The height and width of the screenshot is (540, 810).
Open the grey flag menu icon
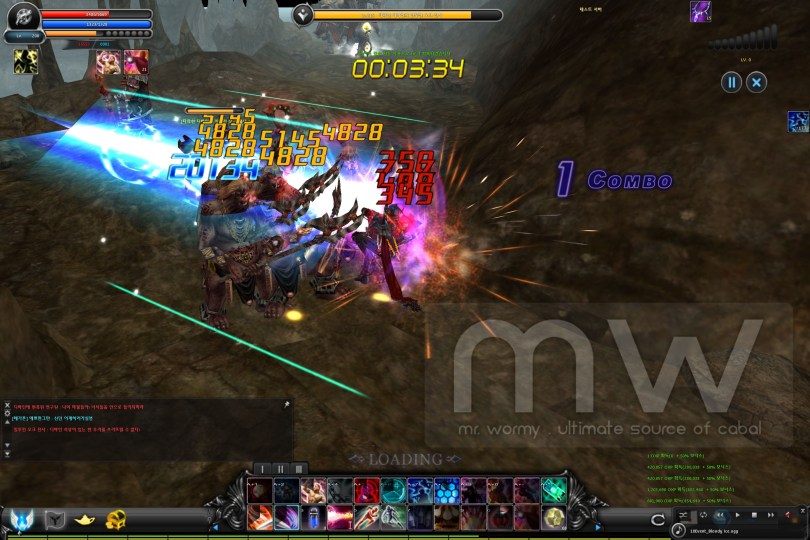pyautogui.click(x=55, y=518)
